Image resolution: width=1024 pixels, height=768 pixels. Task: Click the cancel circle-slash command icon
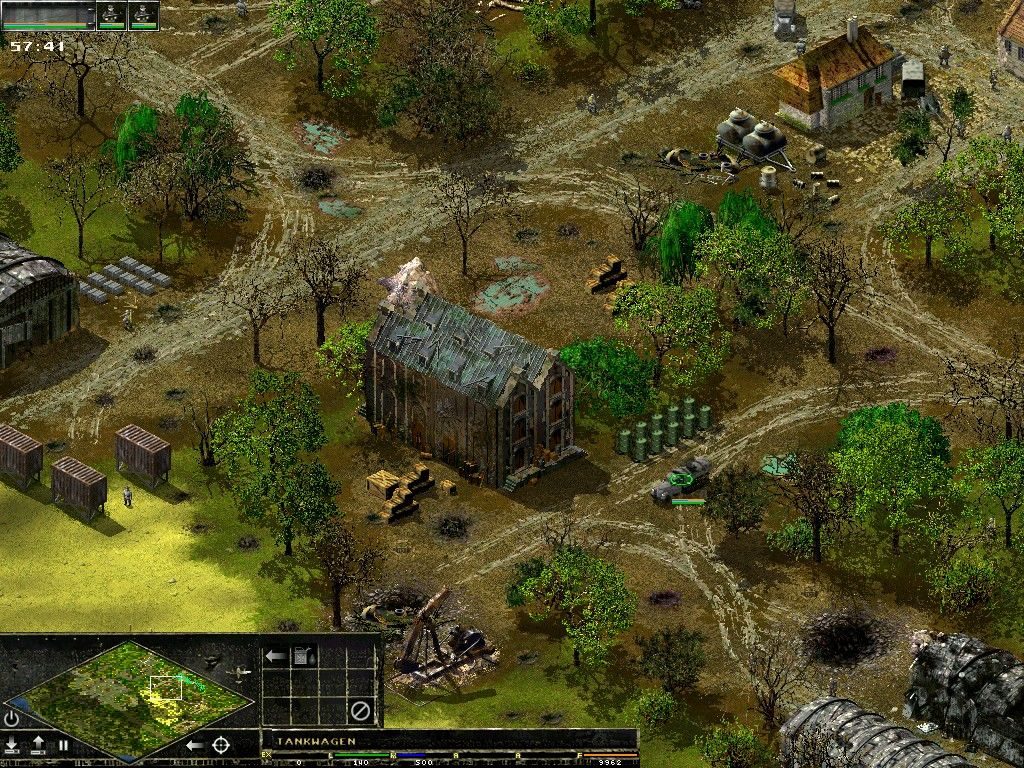(x=360, y=711)
